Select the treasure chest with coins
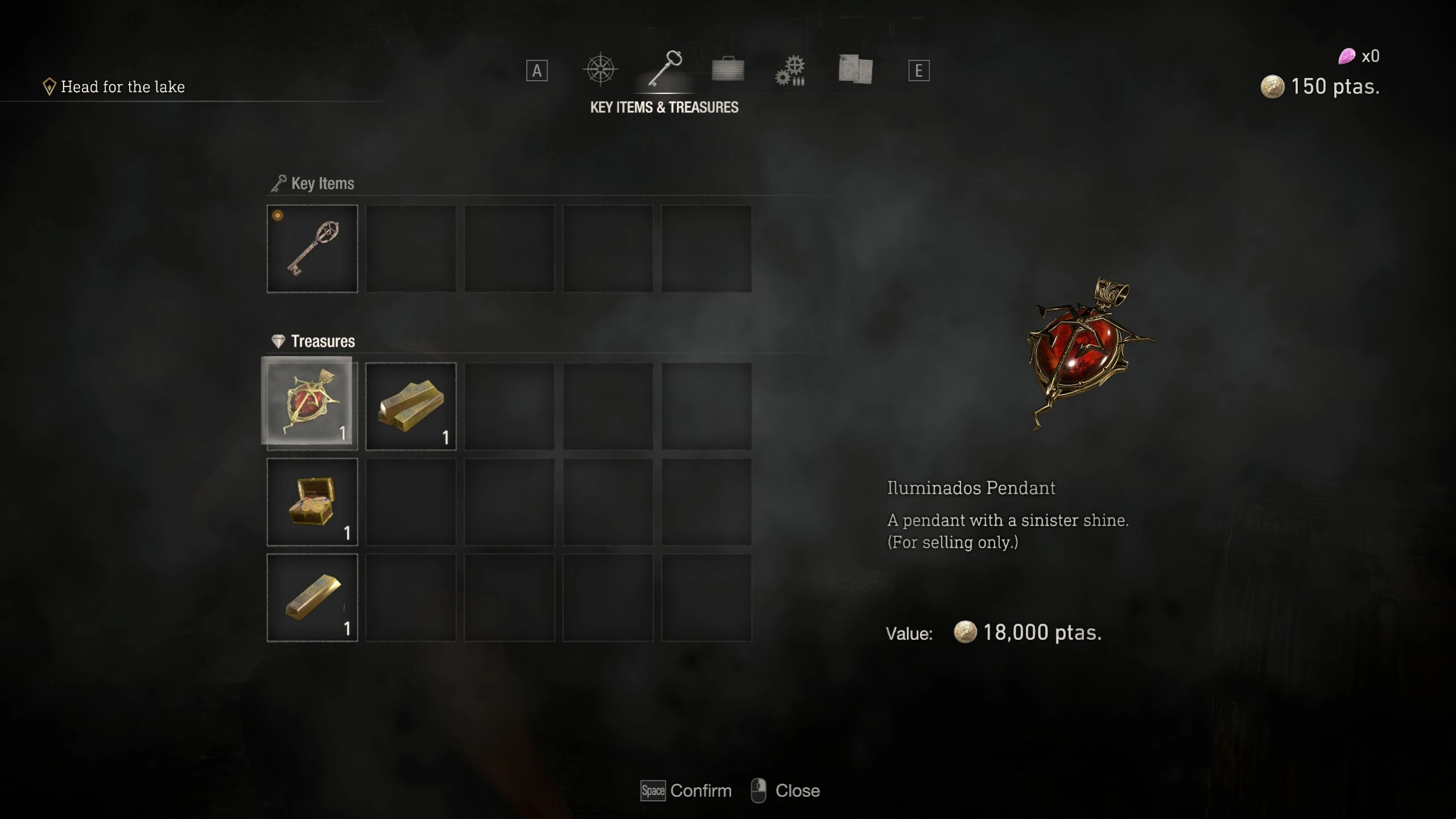This screenshot has width=1456, height=819. [312, 502]
